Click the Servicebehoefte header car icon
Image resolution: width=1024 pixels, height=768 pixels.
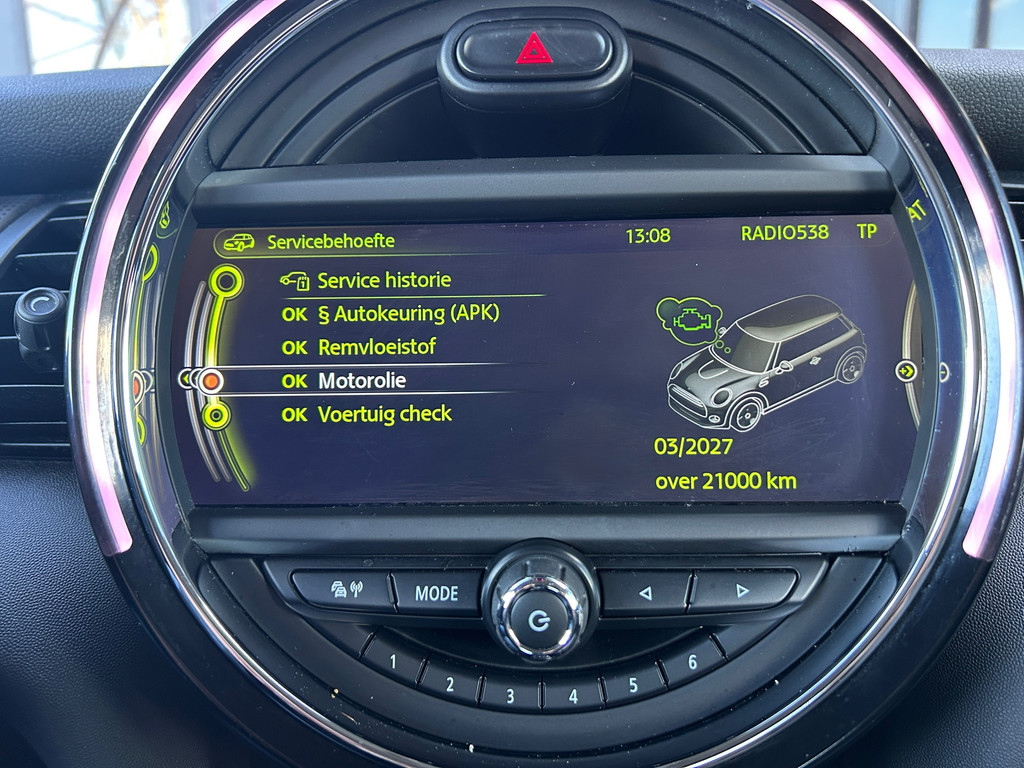239,242
